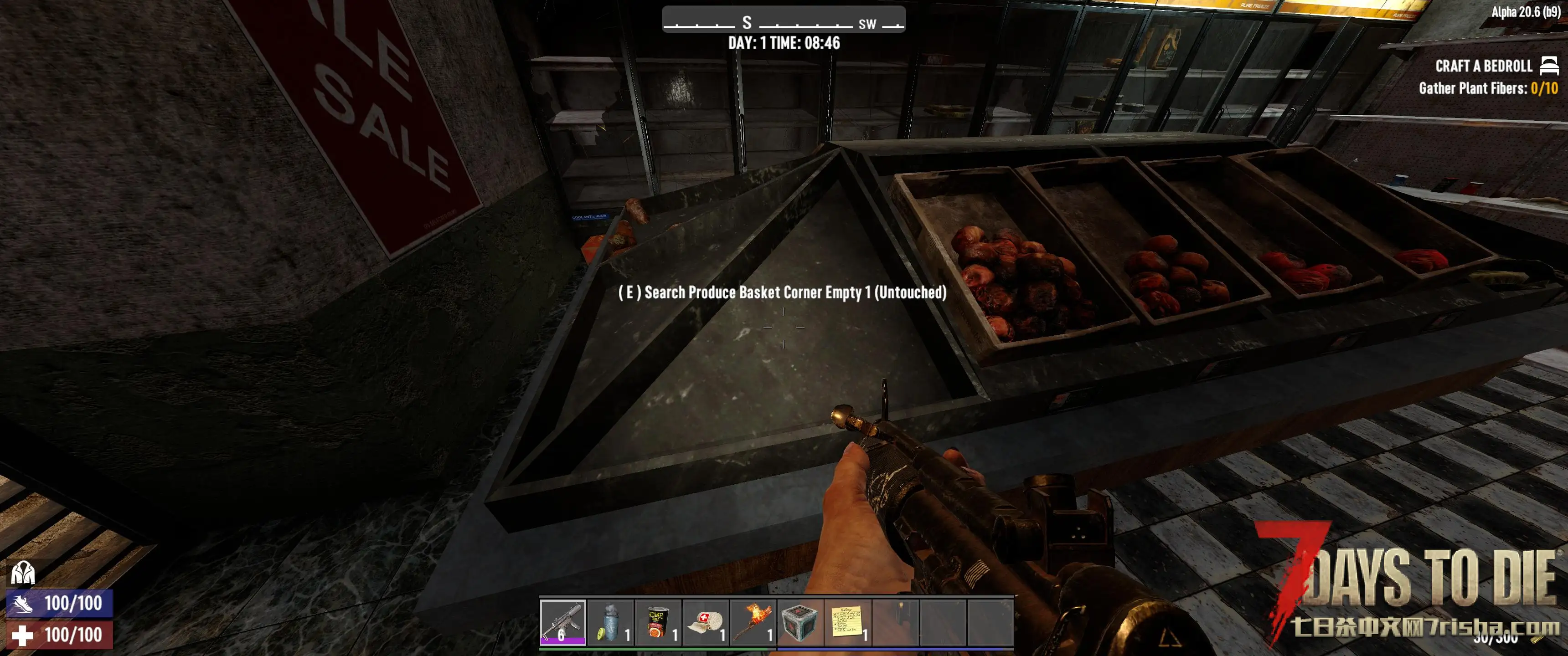Select the submachine gun hotbar slot

(562, 622)
